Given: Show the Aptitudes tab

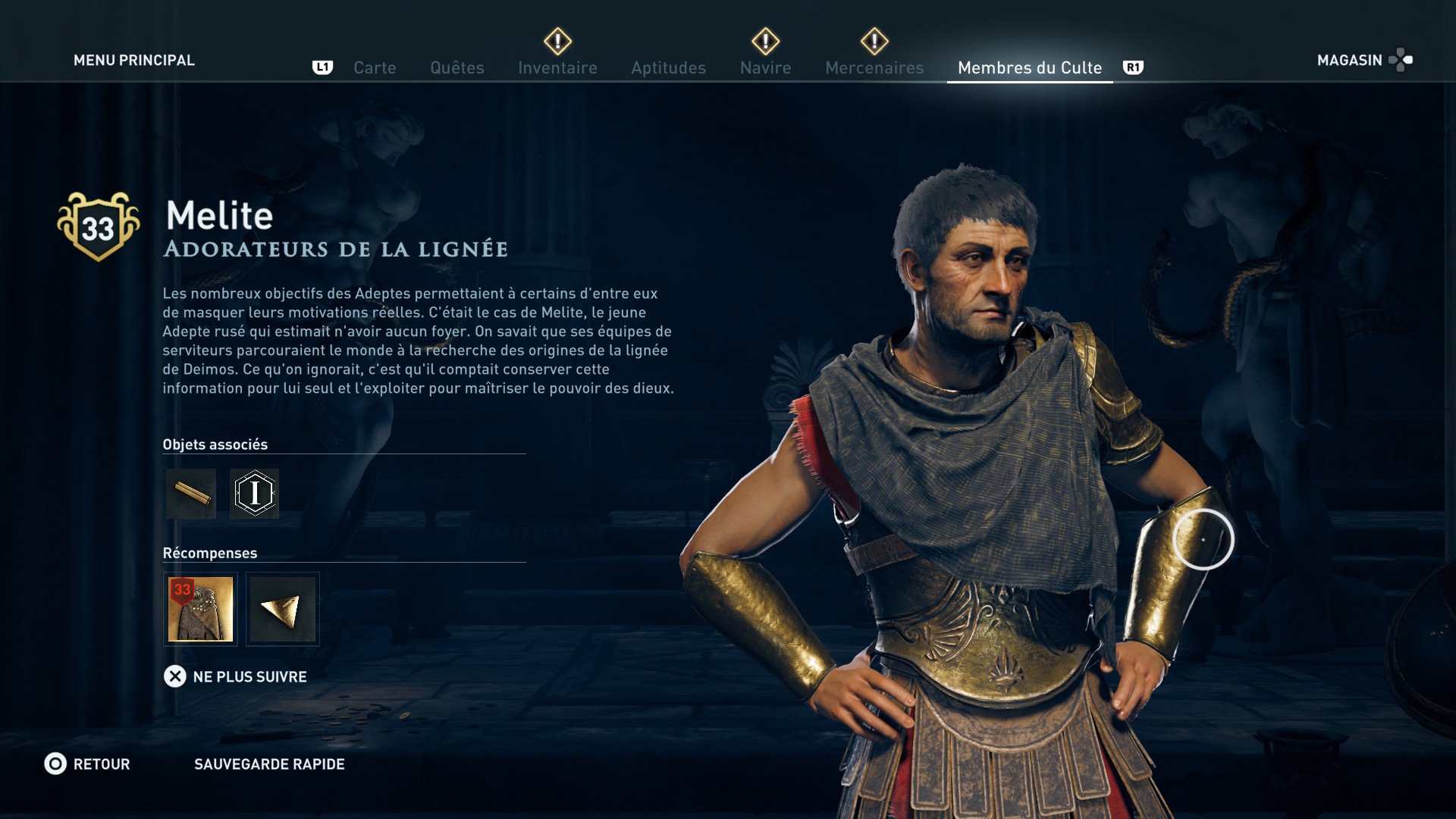Looking at the screenshot, I should point(668,67).
